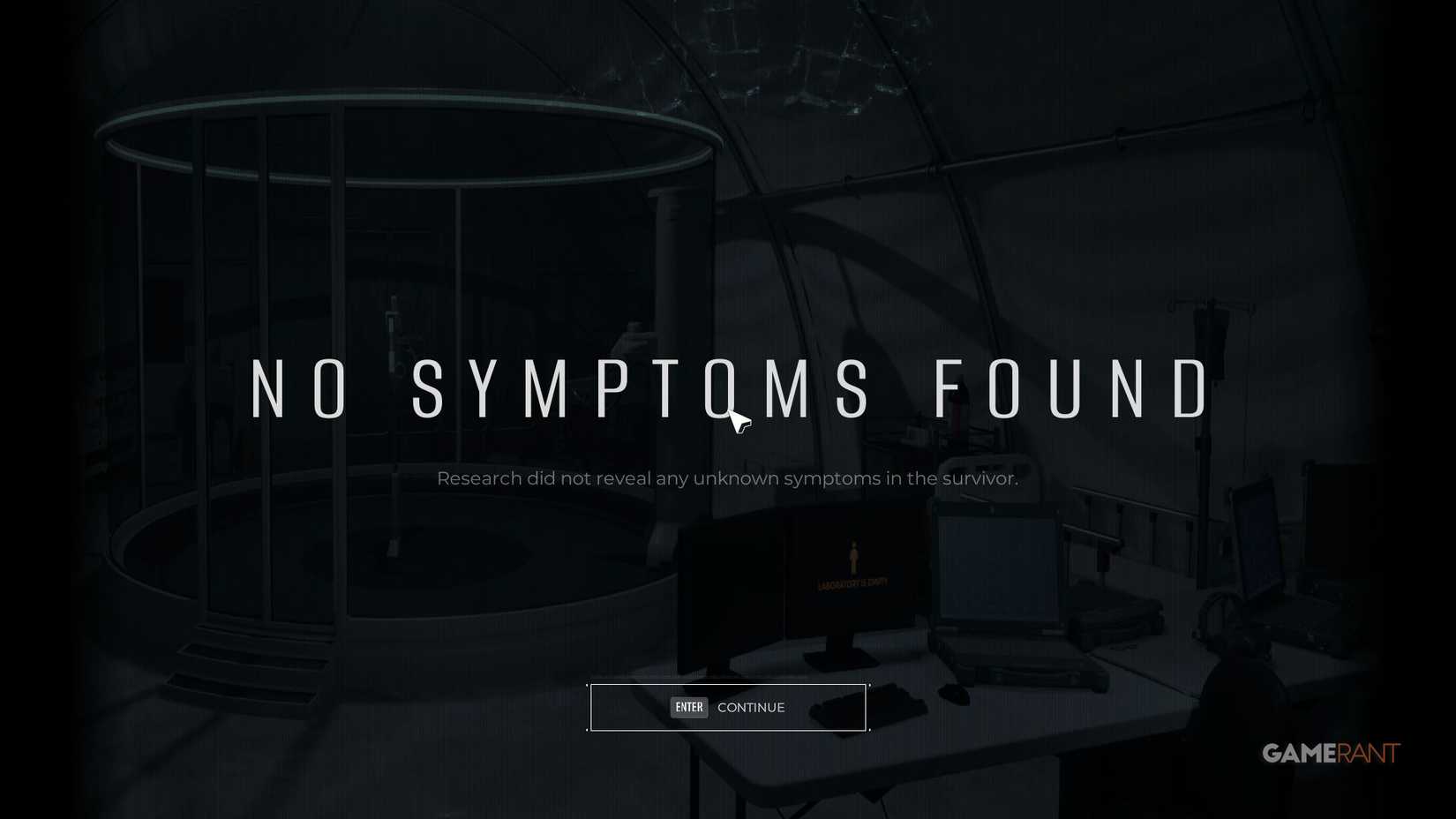Click the research result subtitle text
The height and width of the screenshot is (819, 1456).
(727, 478)
